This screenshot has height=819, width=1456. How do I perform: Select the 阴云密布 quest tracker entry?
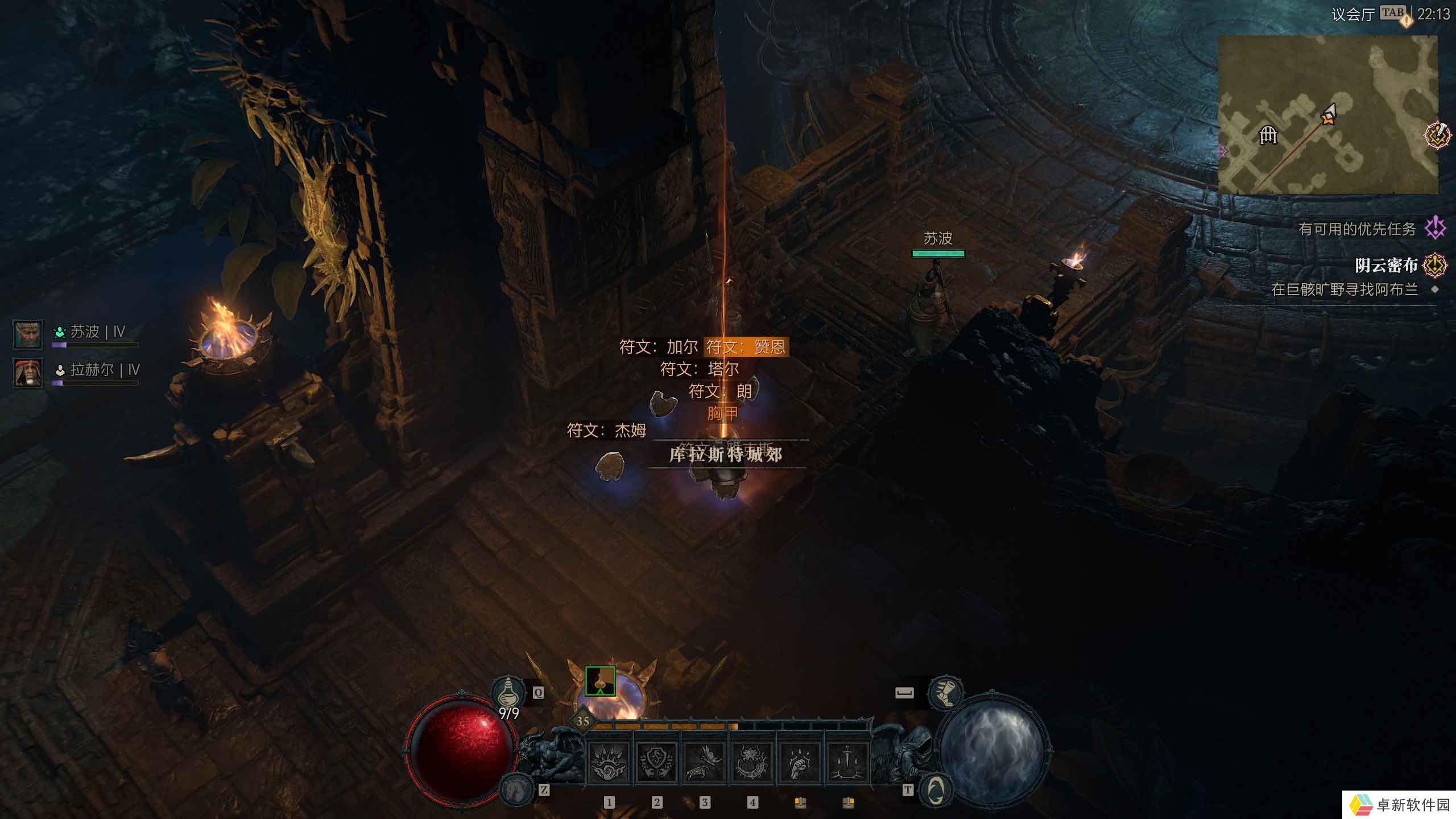(x=1386, y=265)
